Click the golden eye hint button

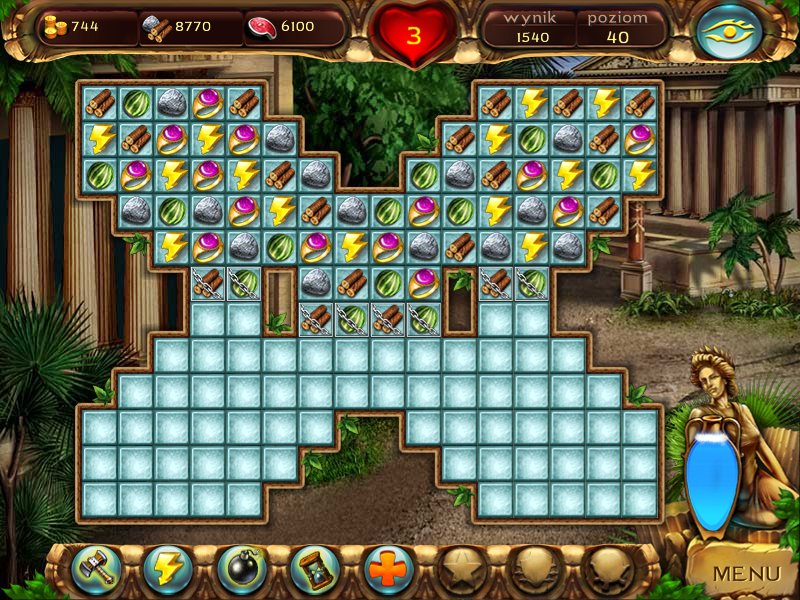tap(729, 33)
